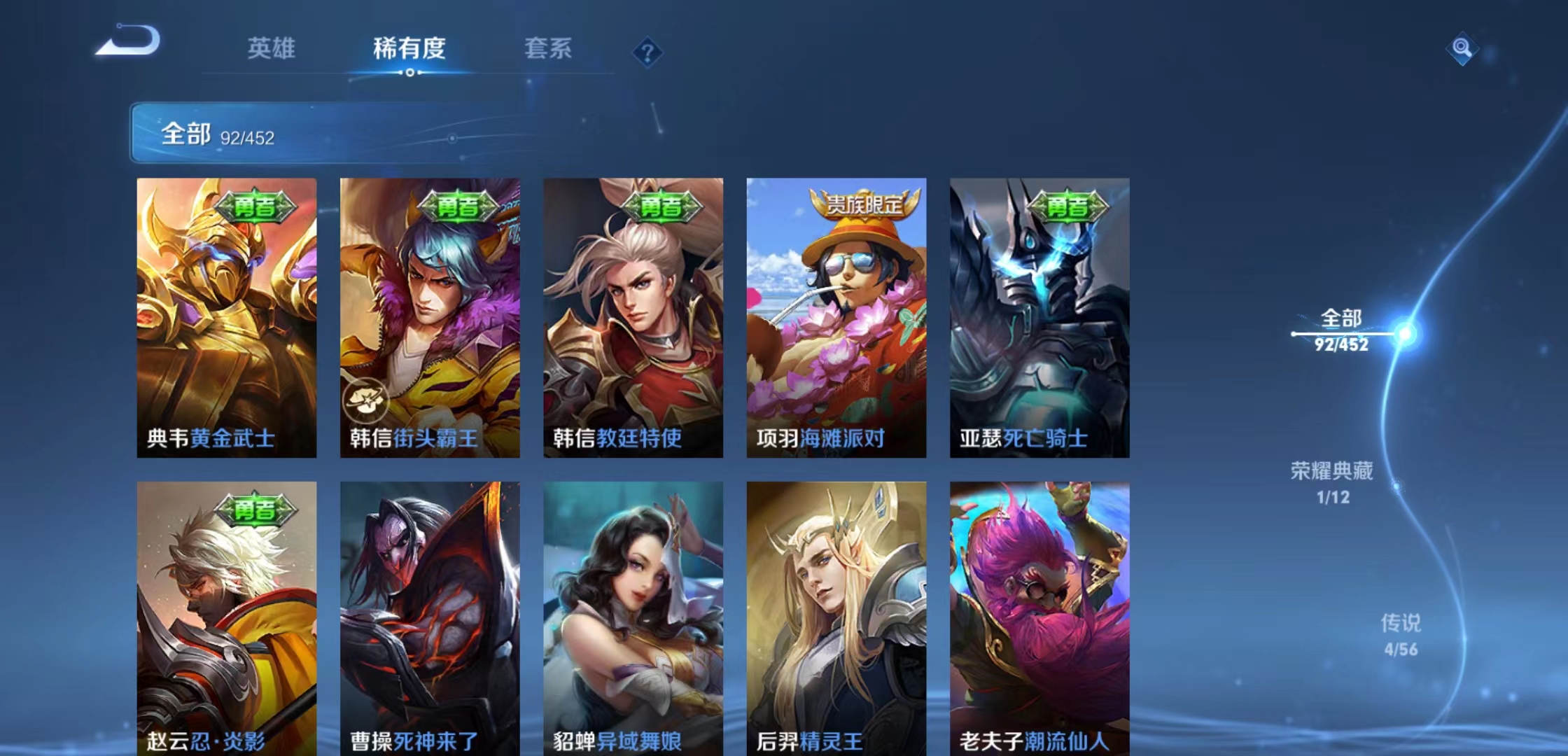Select the 稀有度 tab
1568x756 pixels.
(410, 49)
